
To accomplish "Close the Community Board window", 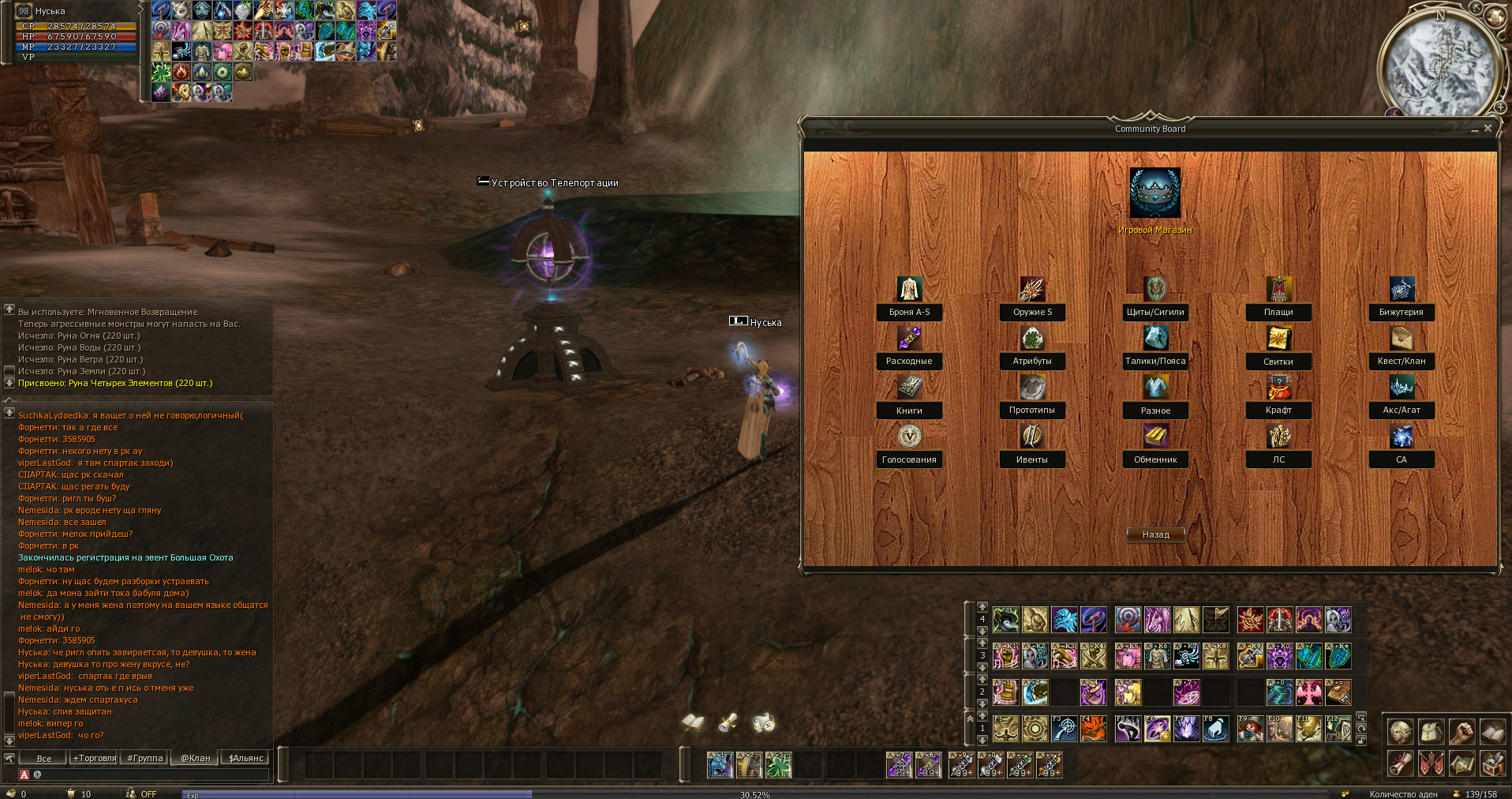I will pos(1488,128).
